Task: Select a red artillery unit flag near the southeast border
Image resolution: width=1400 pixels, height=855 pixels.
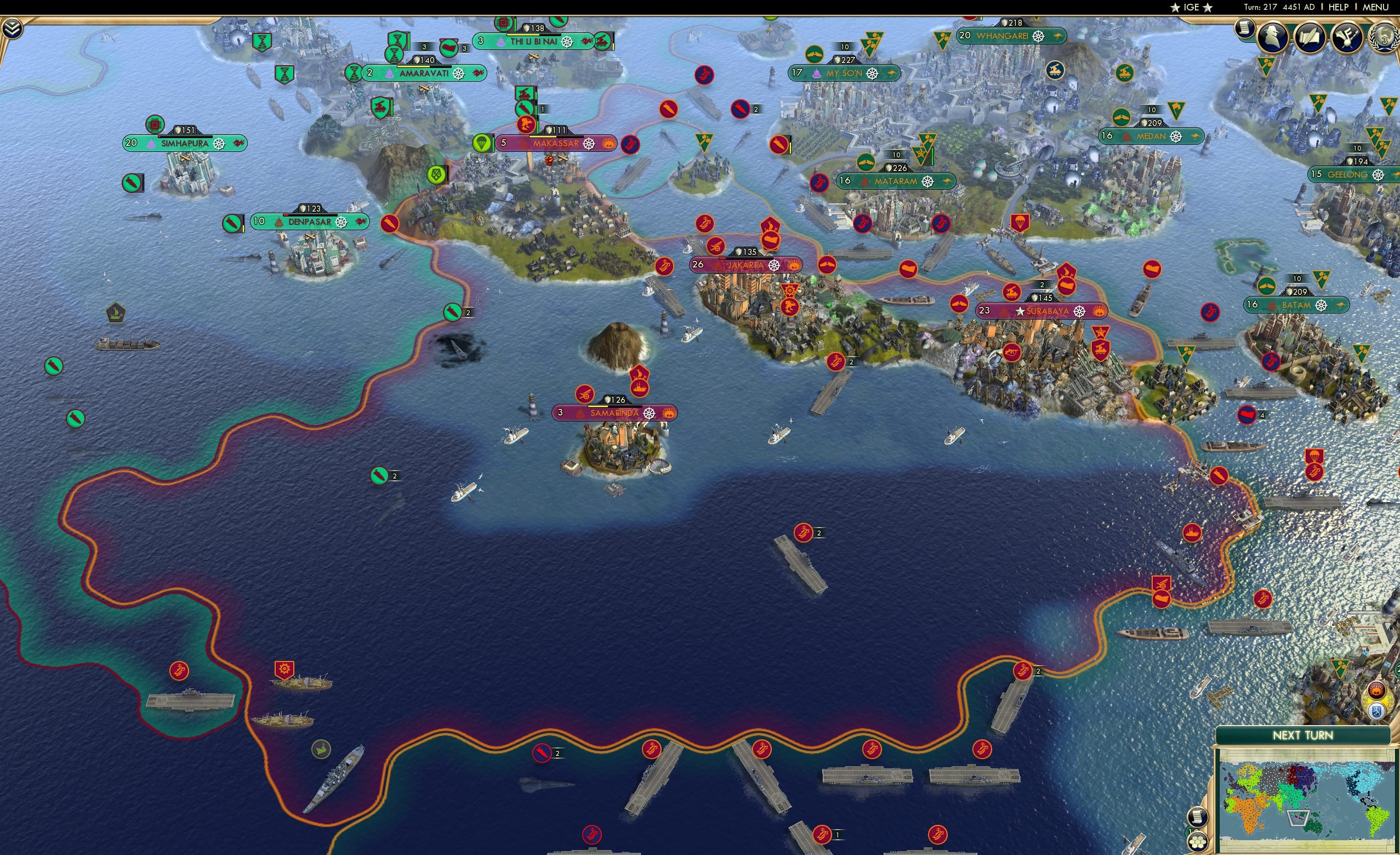Action: click(1162, 584)
